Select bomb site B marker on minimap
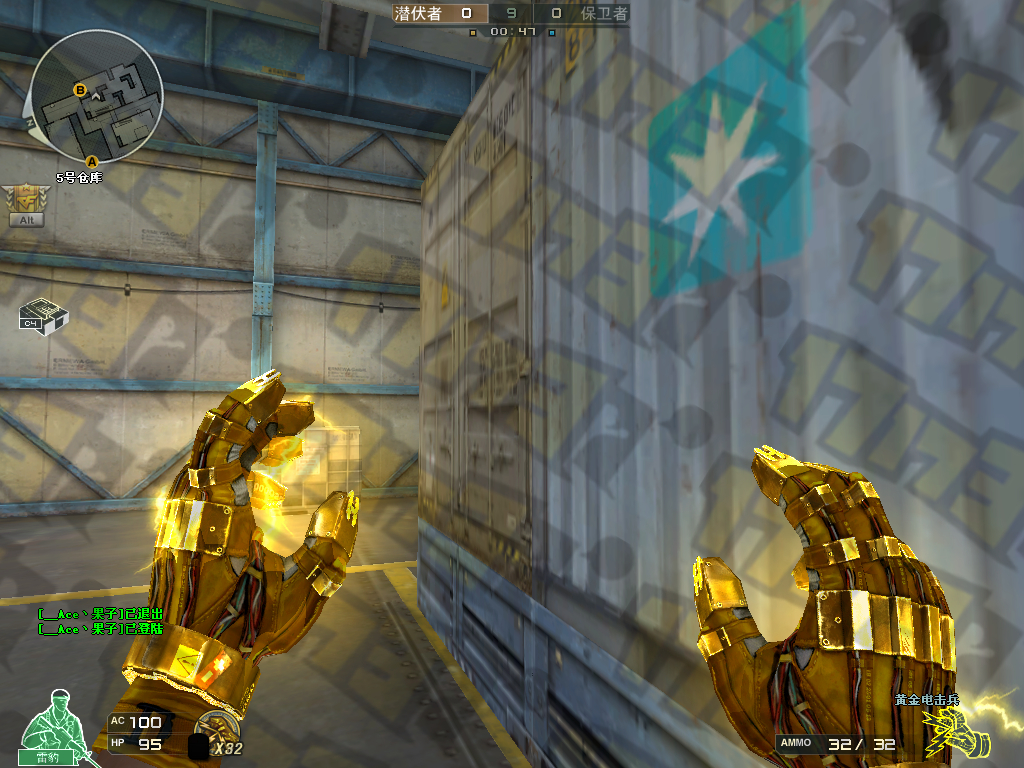The width and height of the screenshot is (1024, 768). [x=80, y=90]
